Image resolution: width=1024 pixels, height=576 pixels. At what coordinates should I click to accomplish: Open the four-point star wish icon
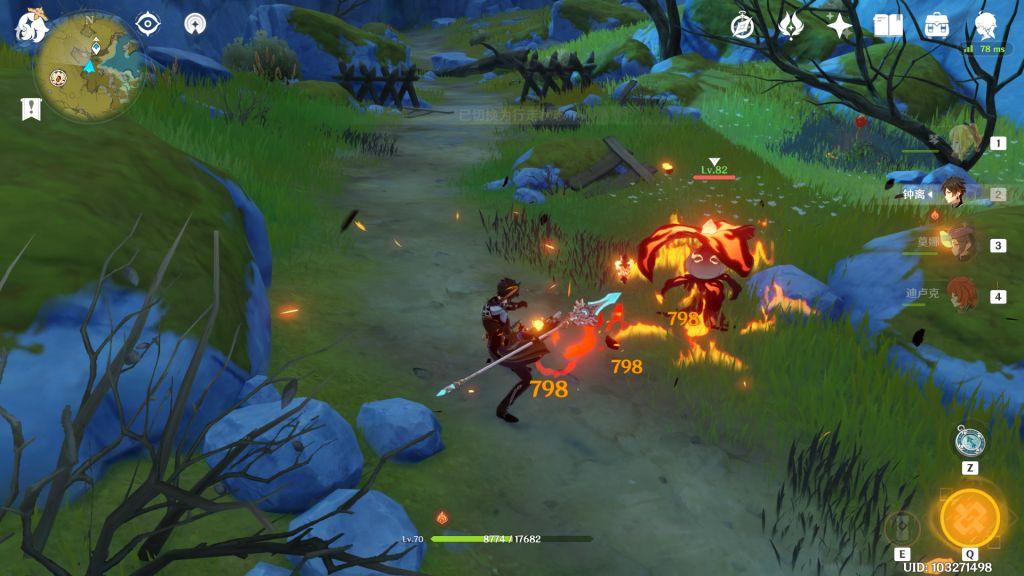839,26
